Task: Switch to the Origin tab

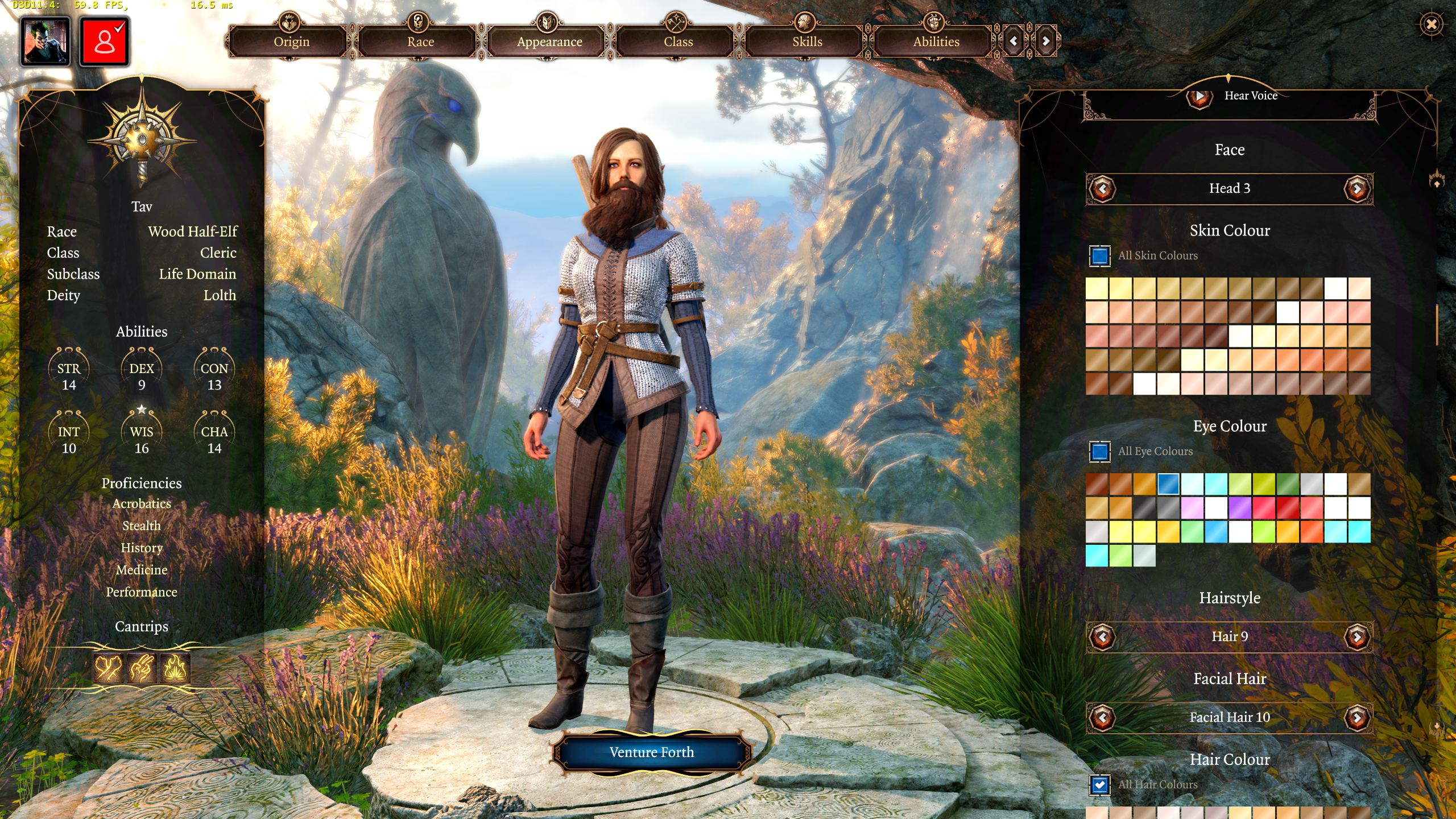Action: (x=291, y=42)
